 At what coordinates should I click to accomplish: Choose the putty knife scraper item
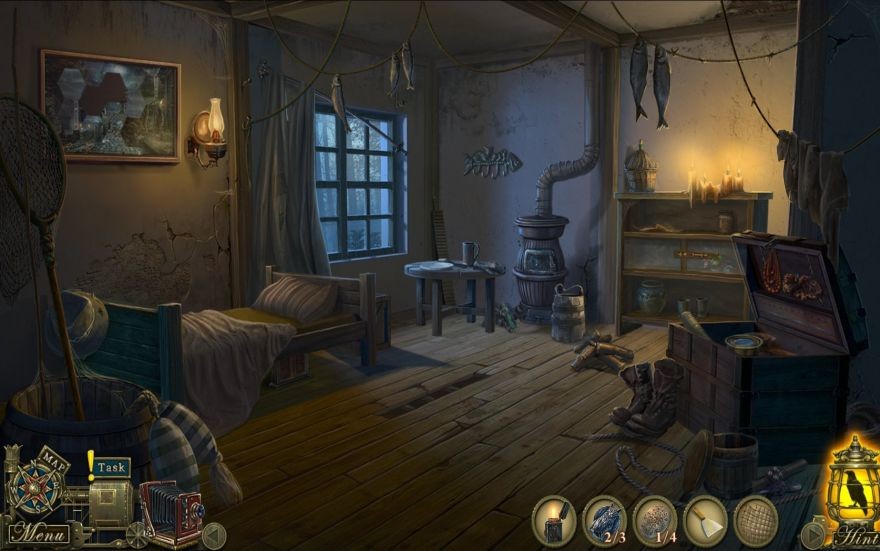pyautogui.click(x=705, y=520)
